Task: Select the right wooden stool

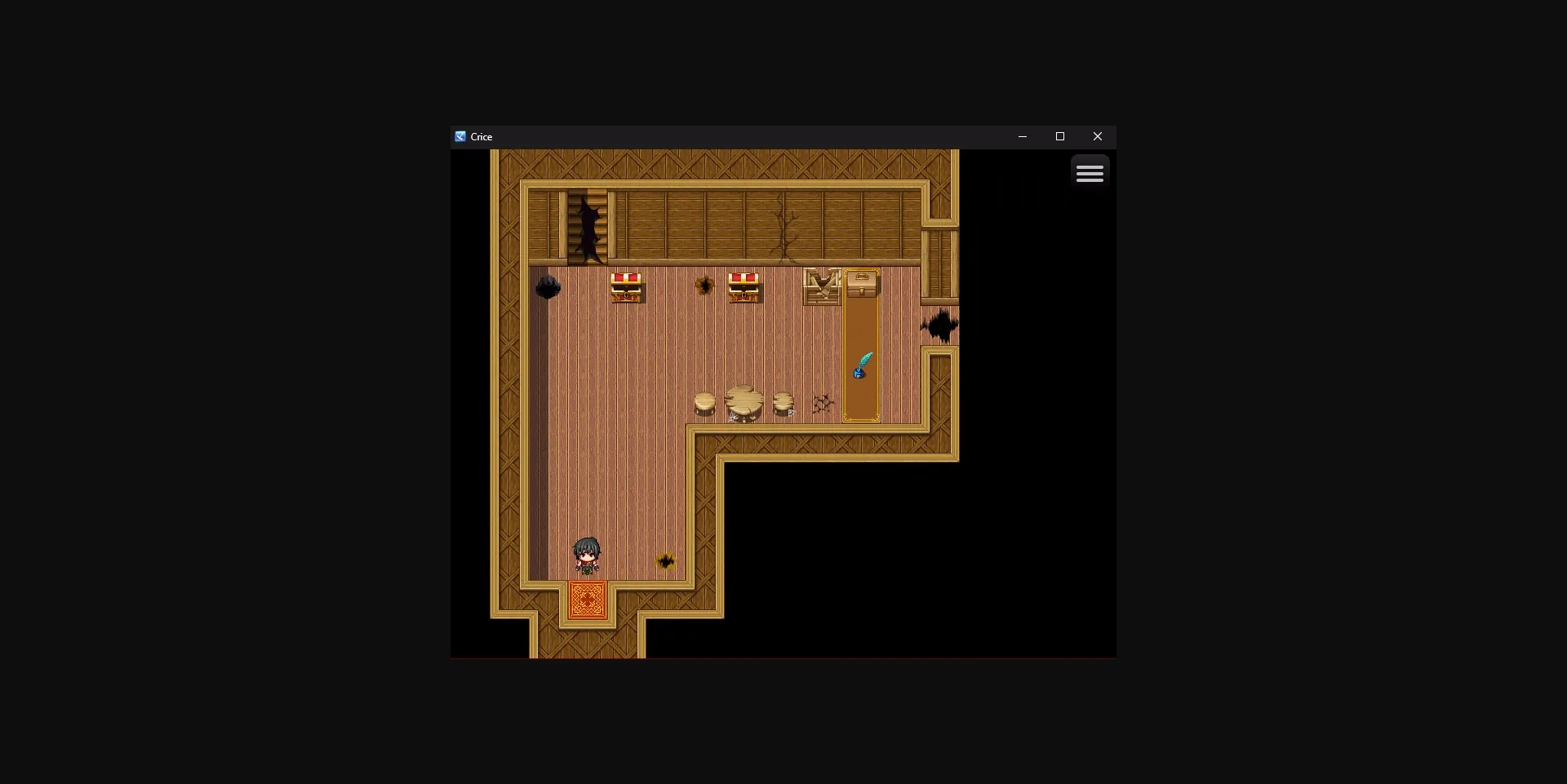Action: (783, 401)
